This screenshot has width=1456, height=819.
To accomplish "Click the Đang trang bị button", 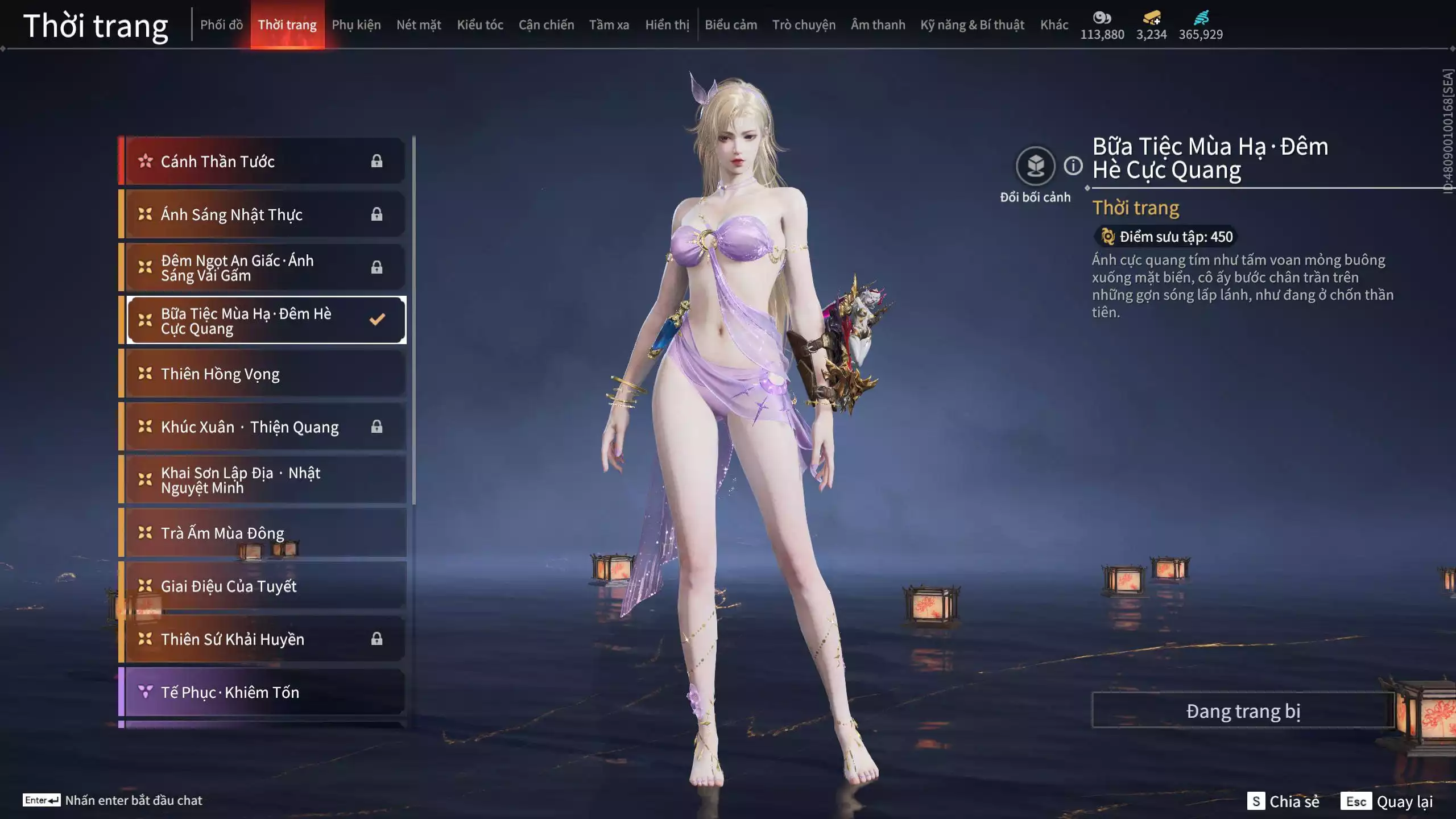I will tap(1243, 711).
